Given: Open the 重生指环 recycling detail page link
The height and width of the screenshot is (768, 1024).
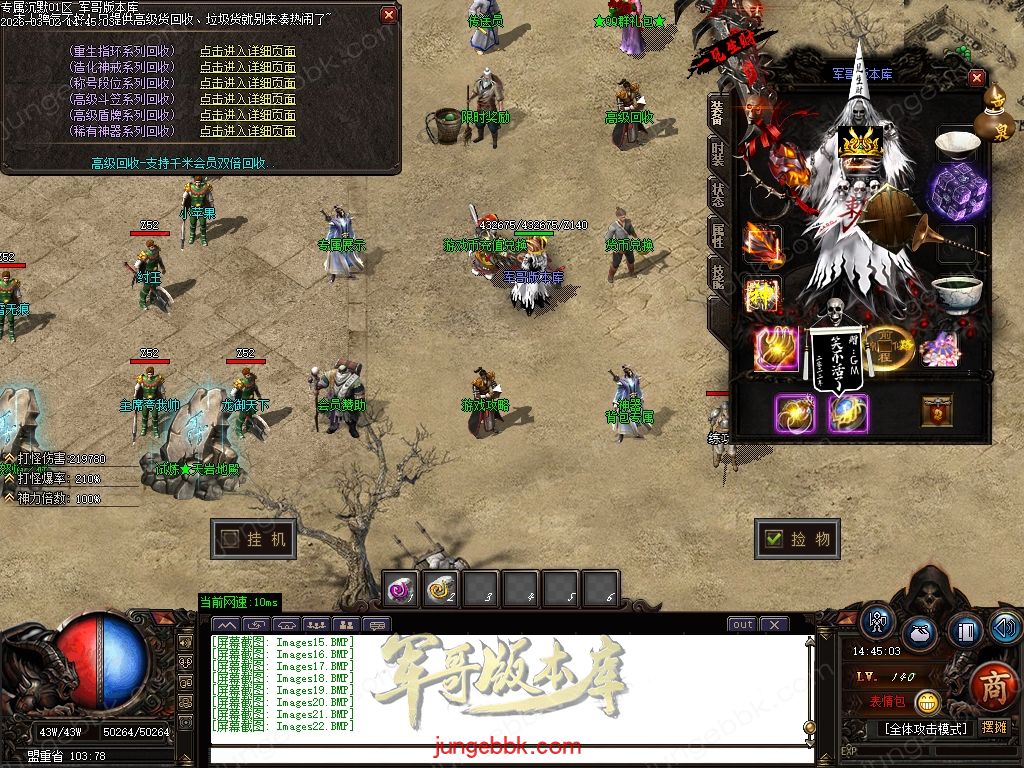Looking at the screenshot, I should pyautogui.click(x=247, y=51).
